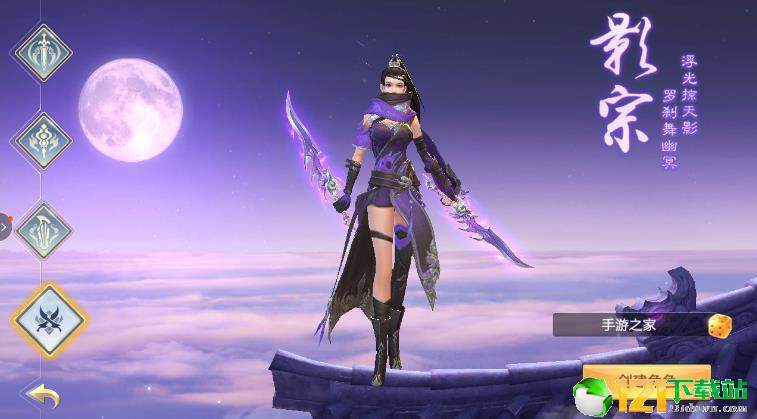Pick the harp-shaped class icon
Screen dimensions: 757x419
(42, 227)
